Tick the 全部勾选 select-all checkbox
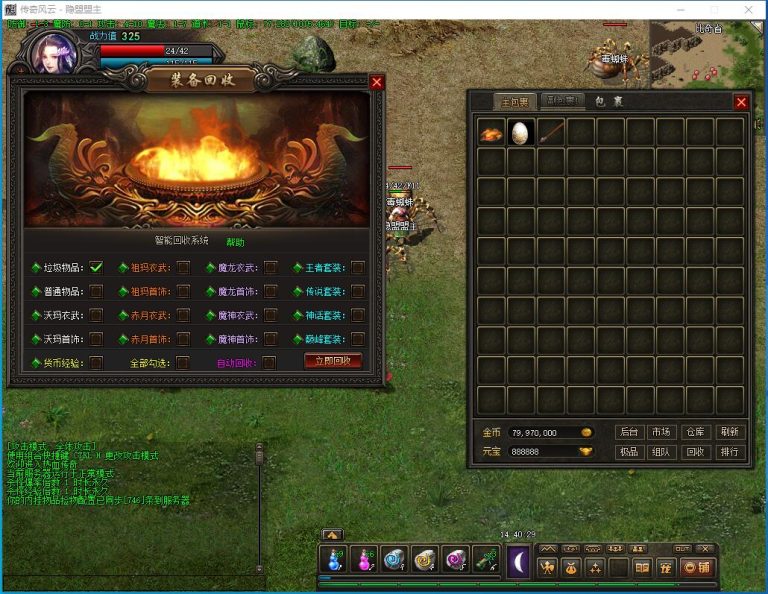 (182, 362)
